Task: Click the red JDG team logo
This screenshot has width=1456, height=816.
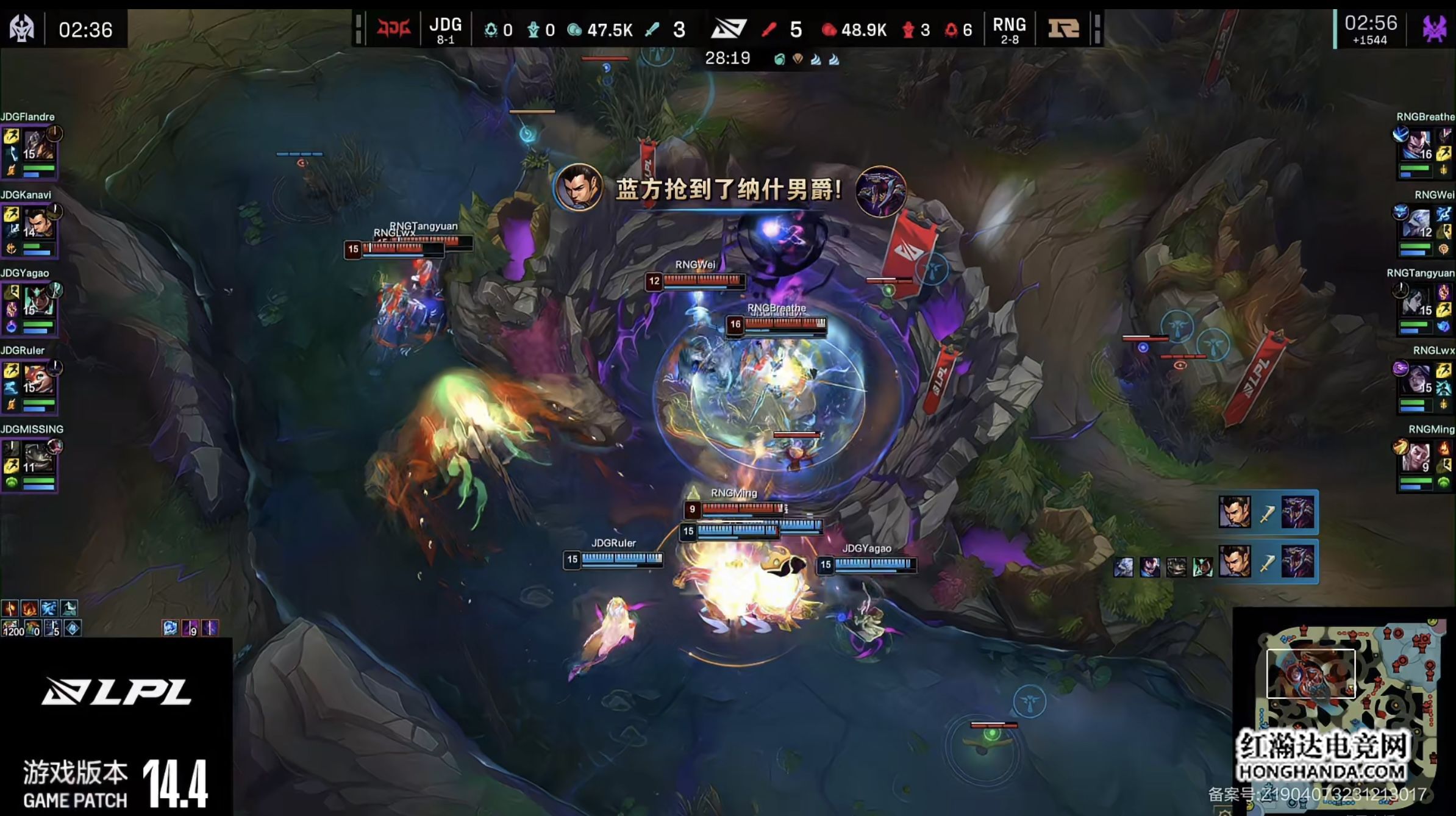Action: pyautogui.click(x=393, y=28)
